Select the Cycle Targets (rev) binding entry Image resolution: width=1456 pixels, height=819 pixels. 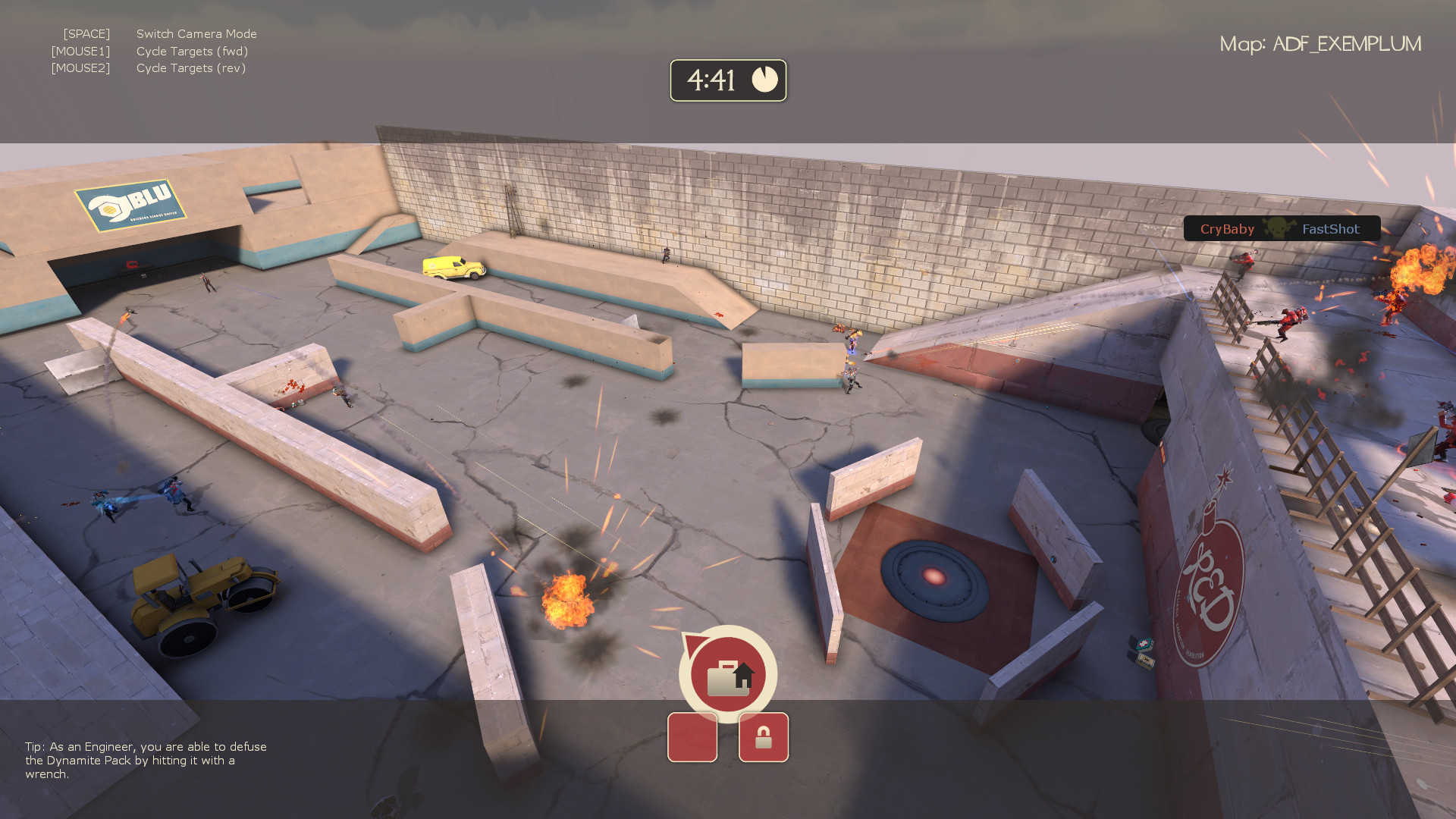coord(191,67)
